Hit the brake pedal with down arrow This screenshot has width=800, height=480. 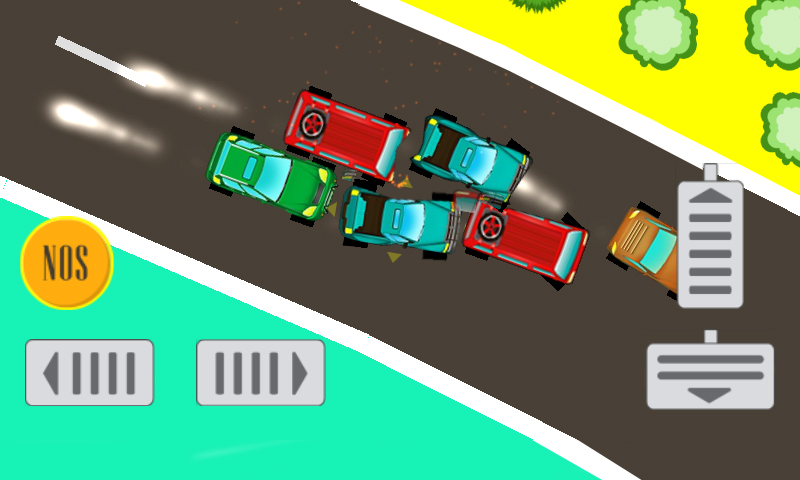coord(710,375)
